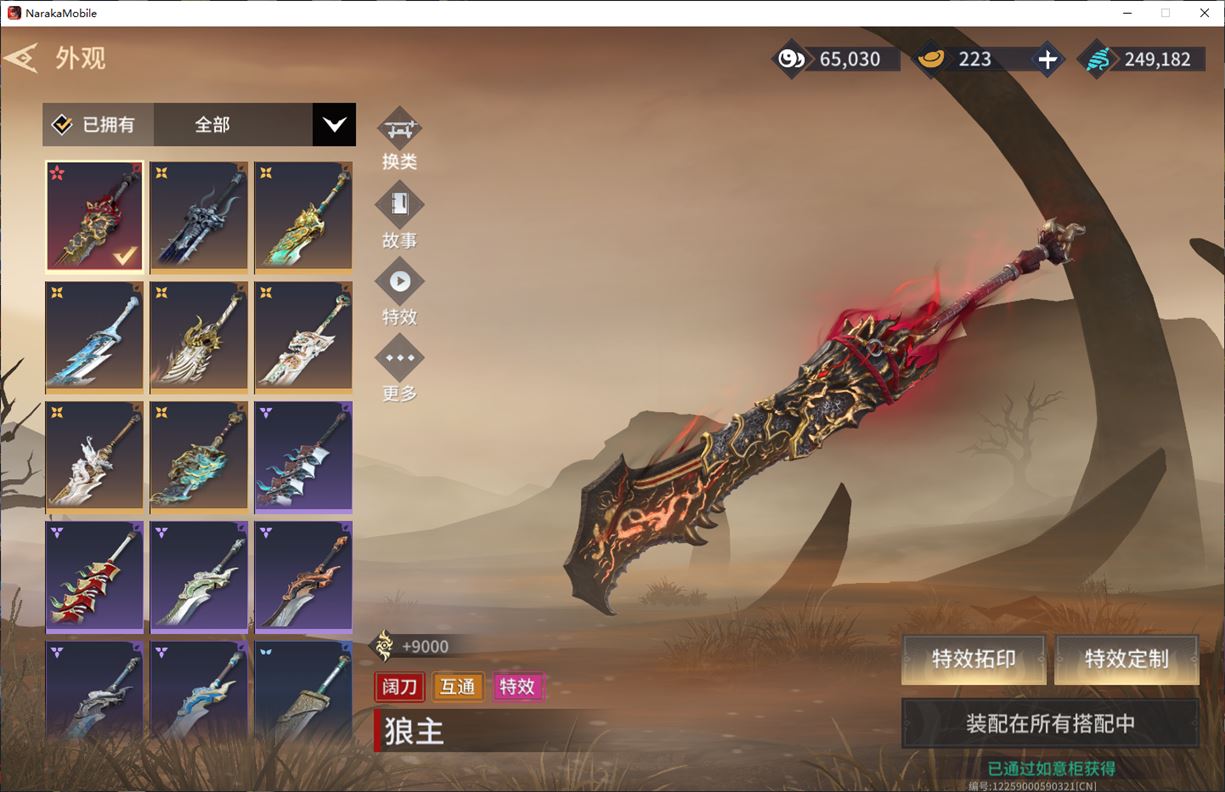
Task: Click the pink 特效 tag
Action: tap(518, 687)
